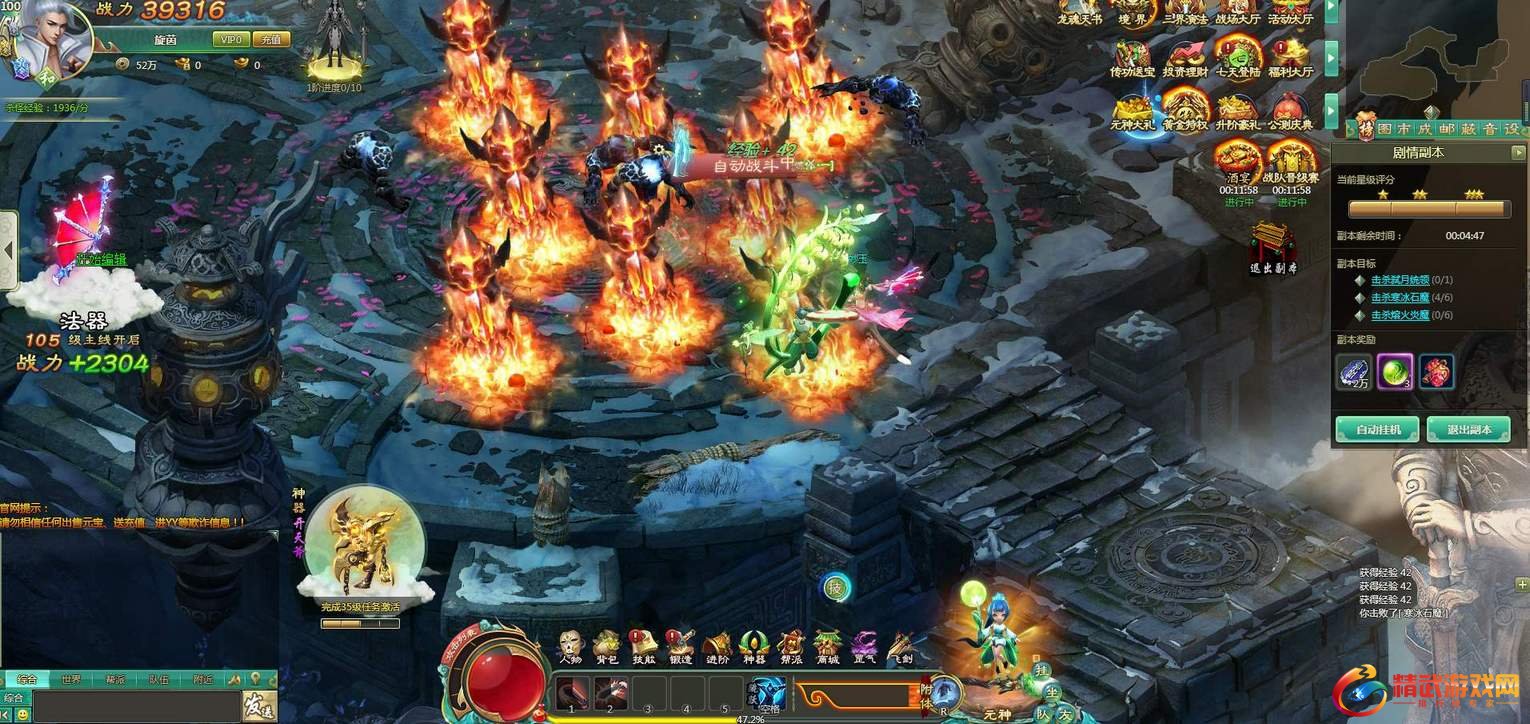The height and width of the screenshot is (724, 1530).
Task: Open the 人物 character menu icon
Action: click(x=571, y=647)
